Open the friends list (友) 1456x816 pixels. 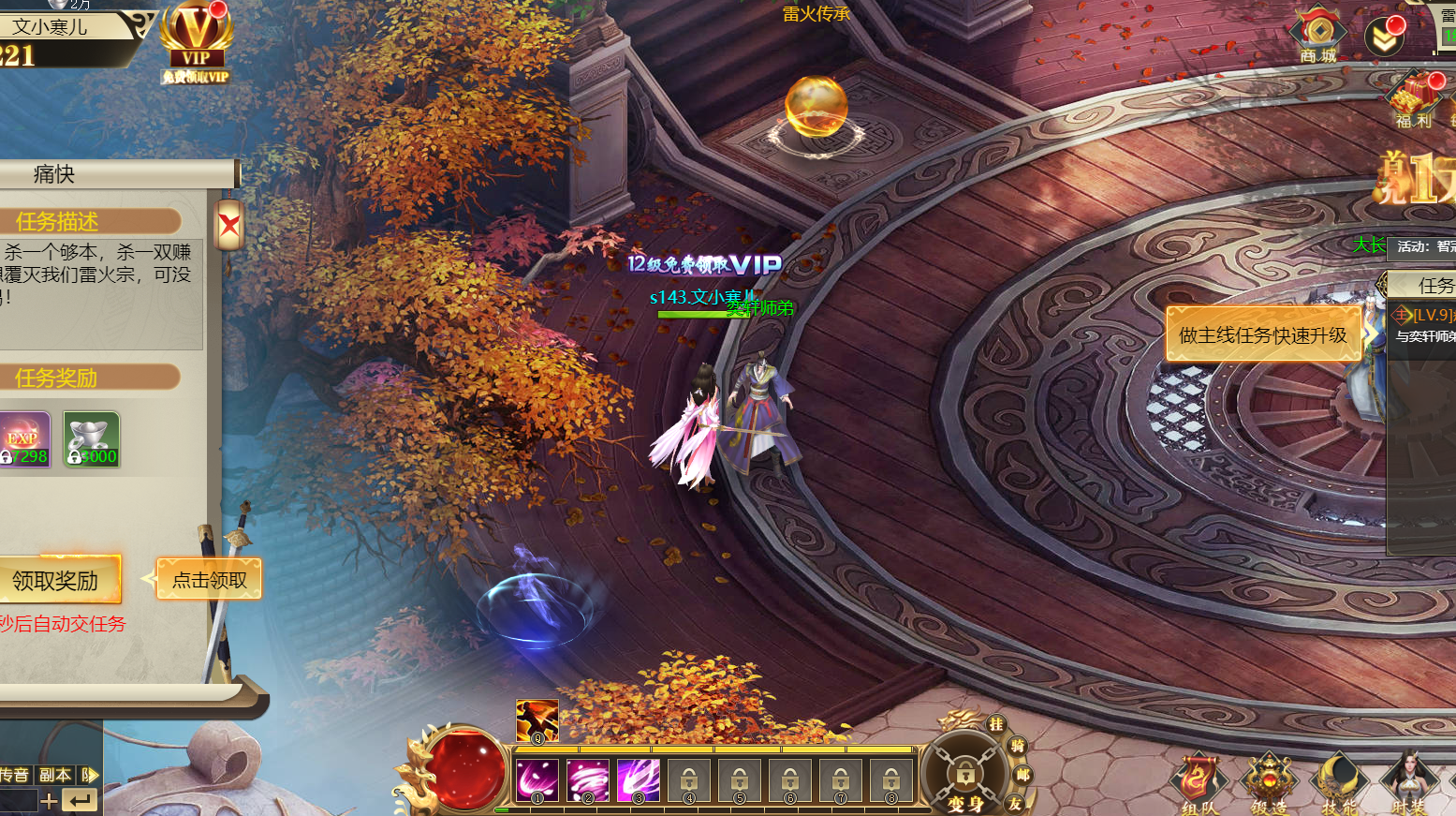tap(1015, 803)
